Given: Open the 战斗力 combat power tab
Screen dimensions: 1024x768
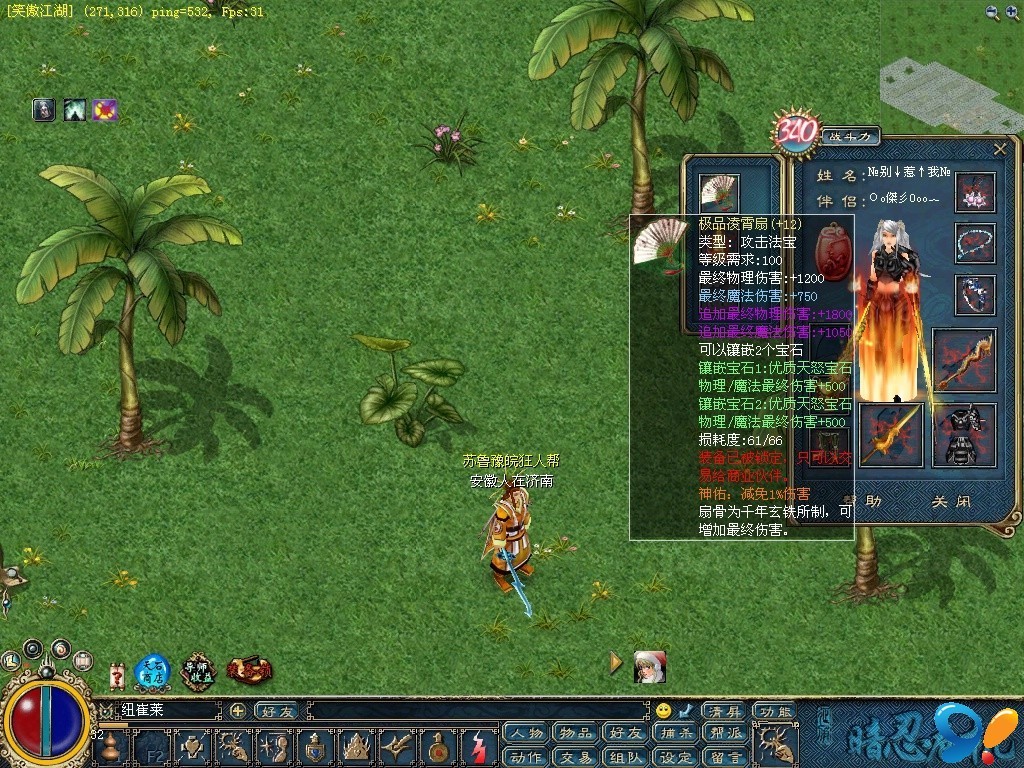Looking at the screenshot, I should point(850,135).
